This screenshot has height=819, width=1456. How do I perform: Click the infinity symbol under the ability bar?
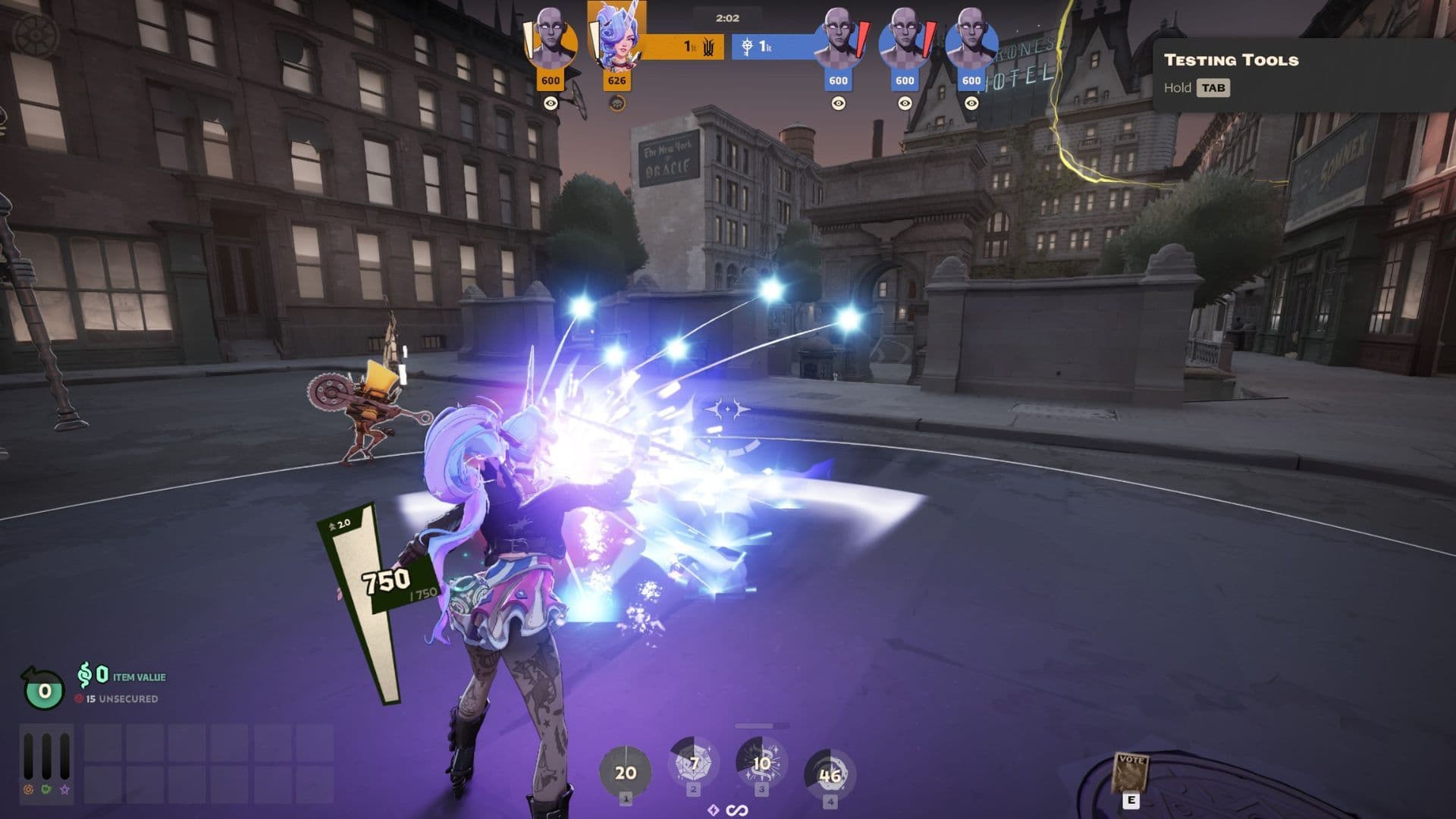736,808
